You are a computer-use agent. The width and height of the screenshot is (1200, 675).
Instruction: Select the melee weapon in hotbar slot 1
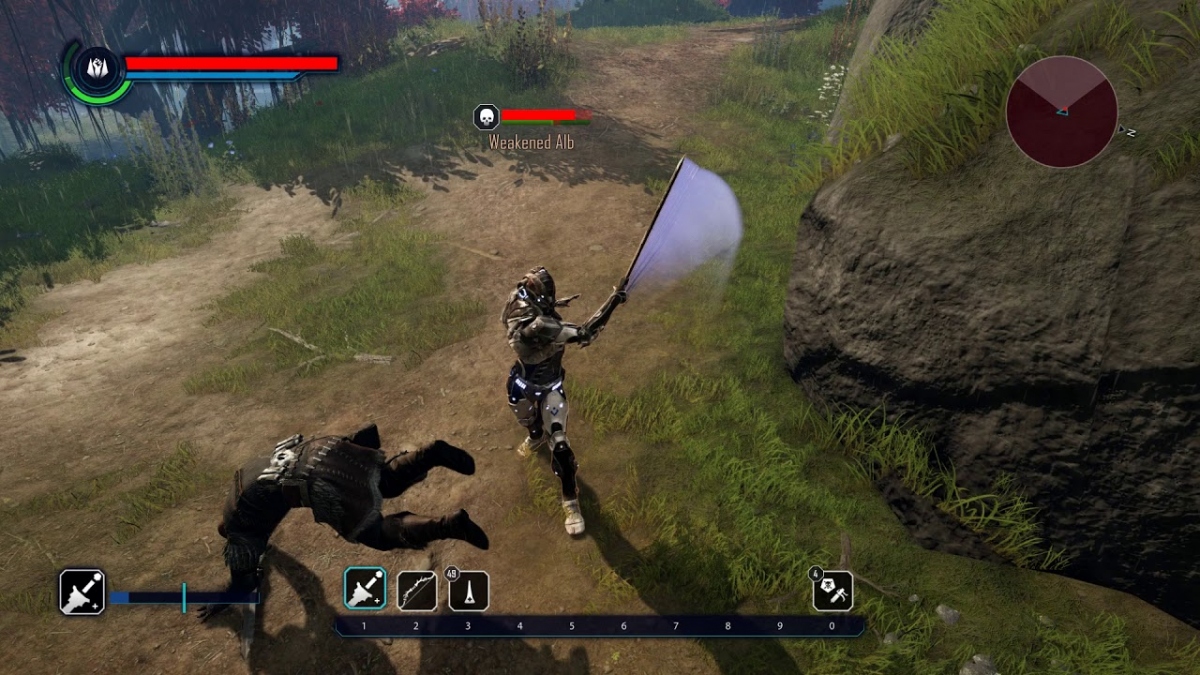pos(365,589)
